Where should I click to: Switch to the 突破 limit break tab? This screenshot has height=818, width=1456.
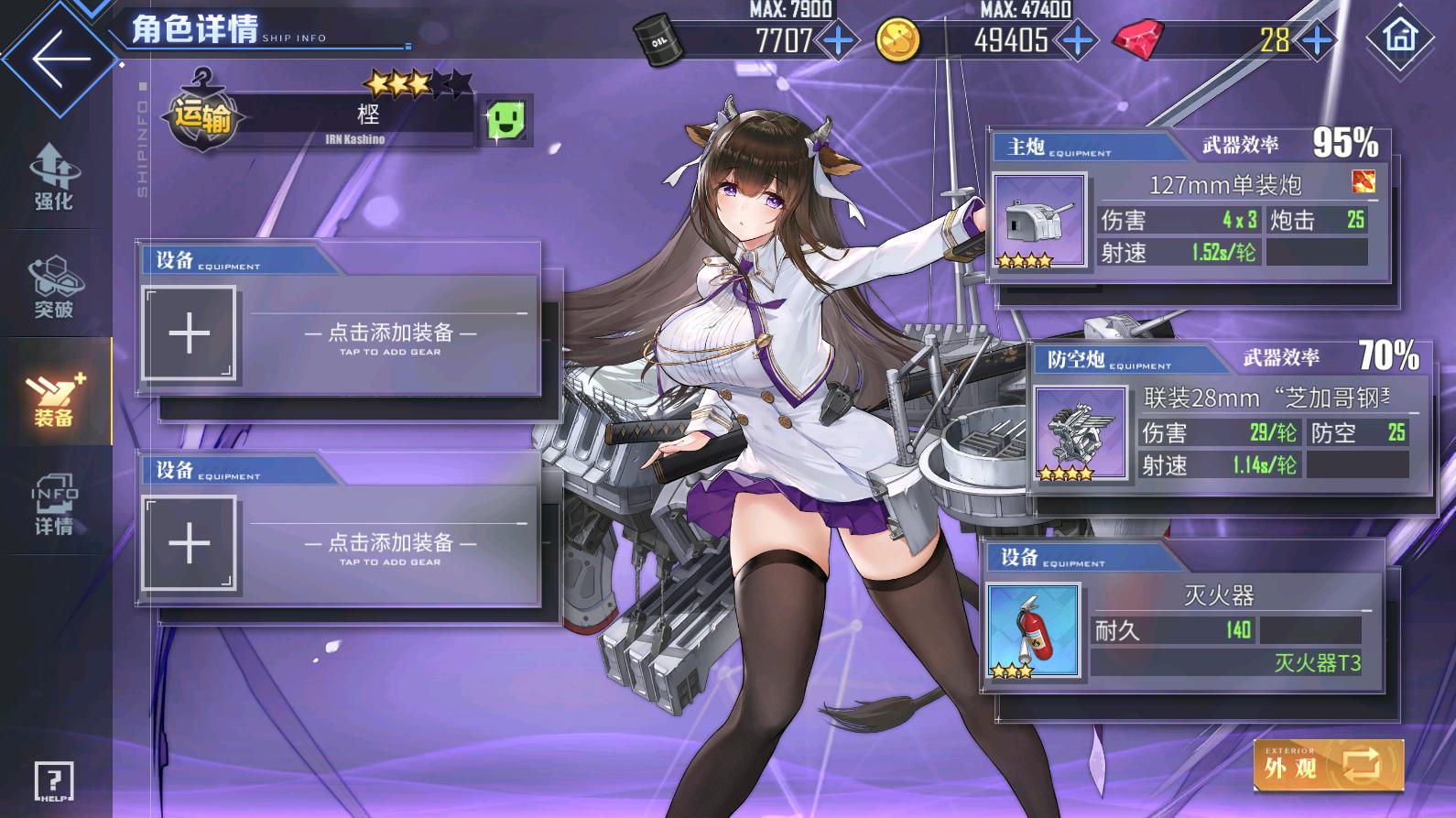tap(54, 287)
